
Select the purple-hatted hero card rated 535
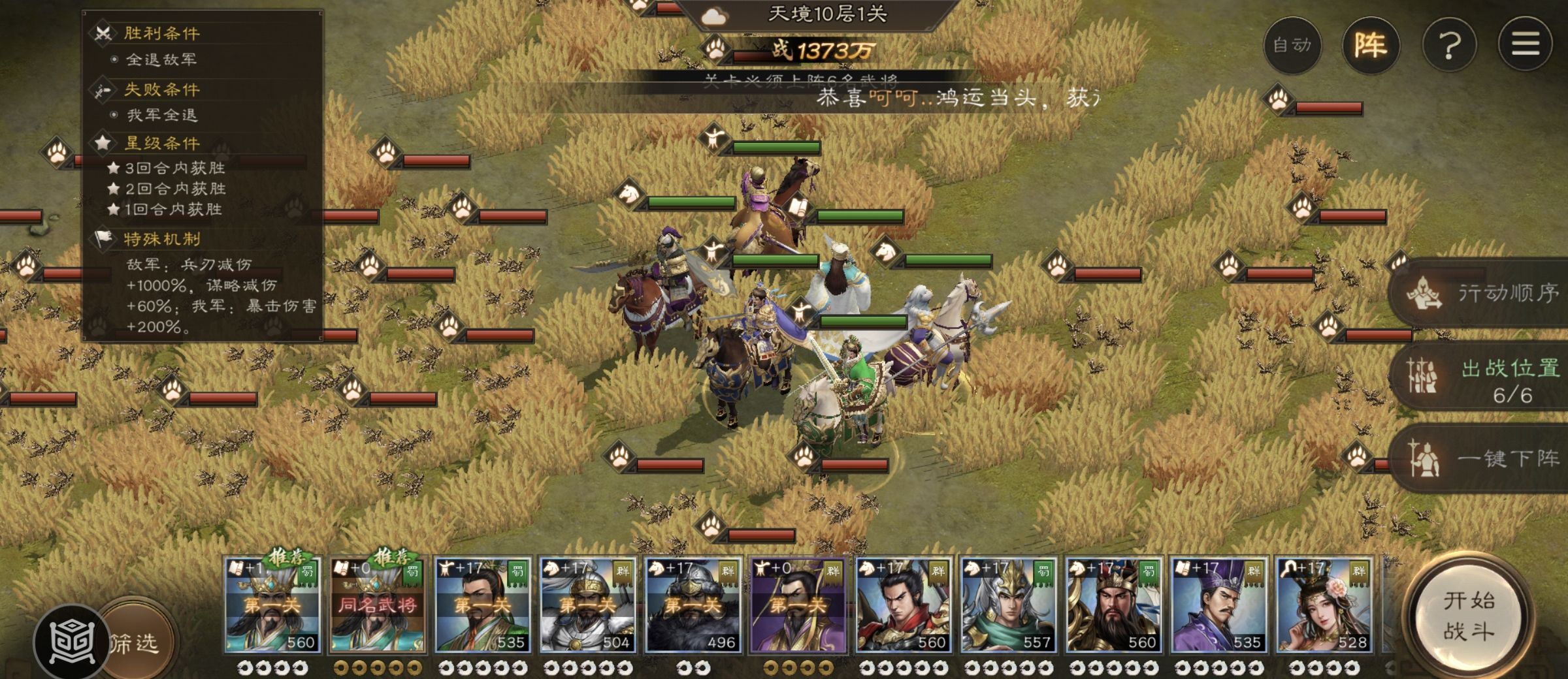tap(1218, 605)
